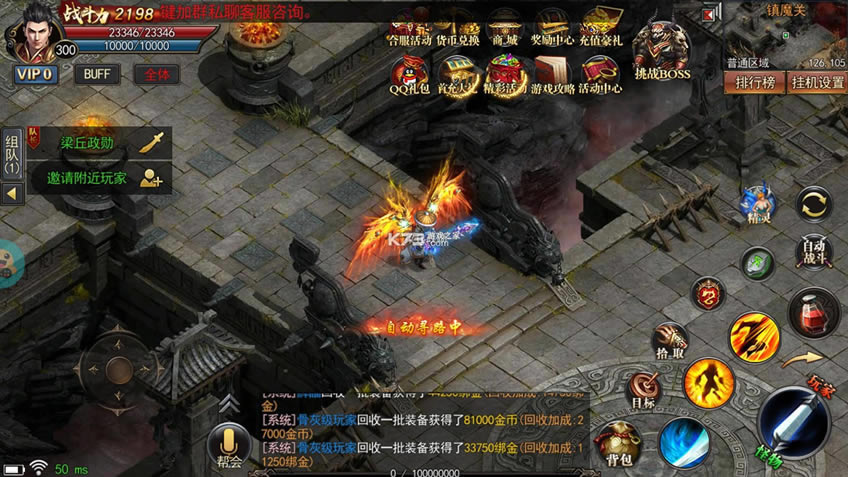Claim the QQ礼包 penguin gift pack
Image resolution: width=848 pixels, height=477 pixels.
coord(409,73)
